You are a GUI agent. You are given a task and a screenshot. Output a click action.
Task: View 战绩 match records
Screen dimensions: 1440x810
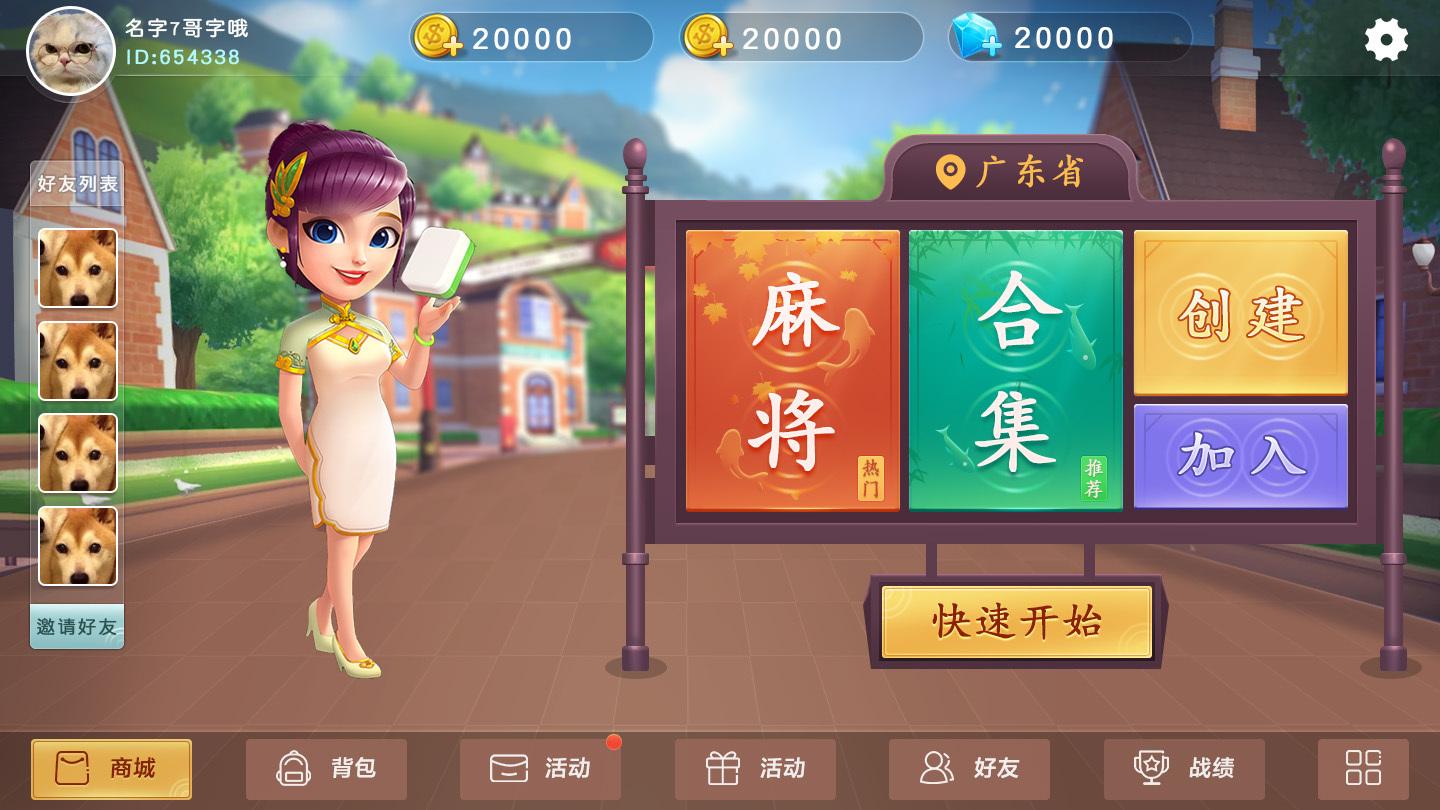1184,769
